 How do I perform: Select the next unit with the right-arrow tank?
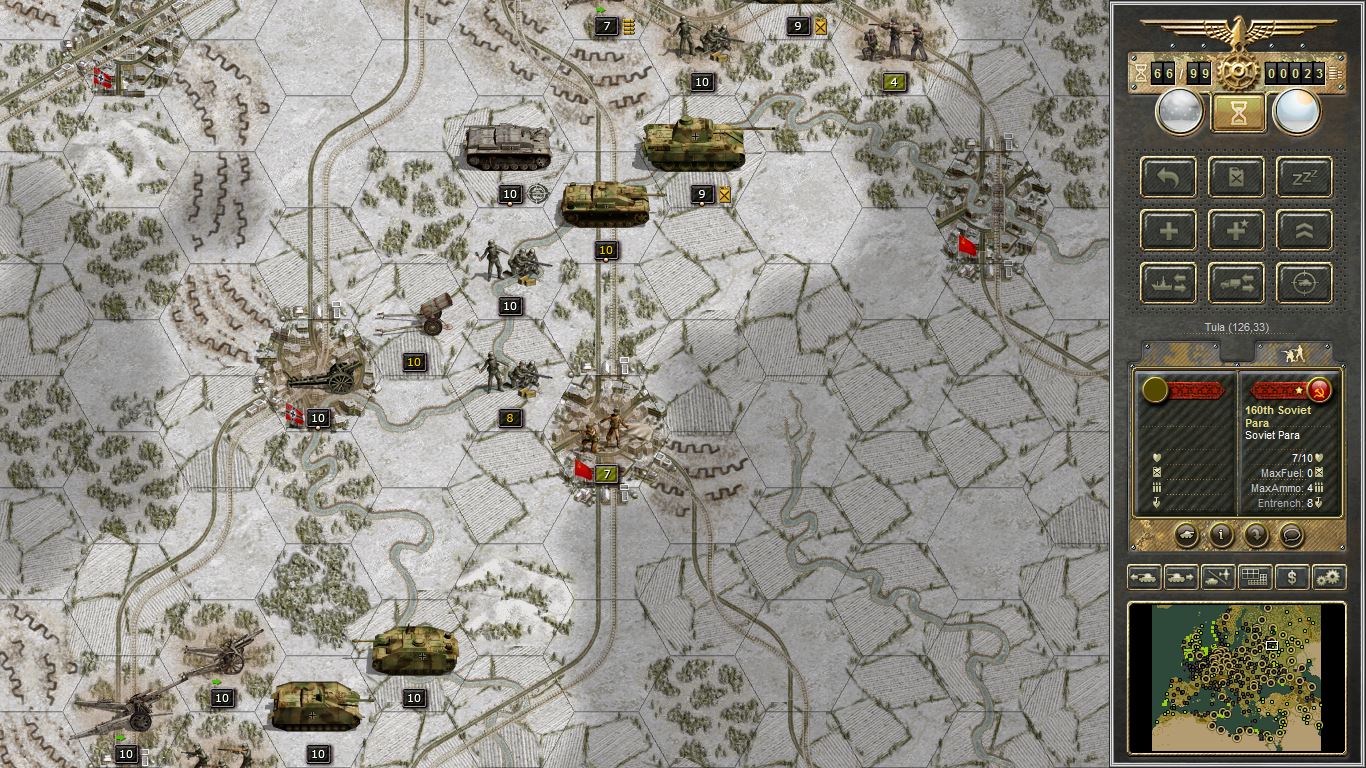[1179, 577]
